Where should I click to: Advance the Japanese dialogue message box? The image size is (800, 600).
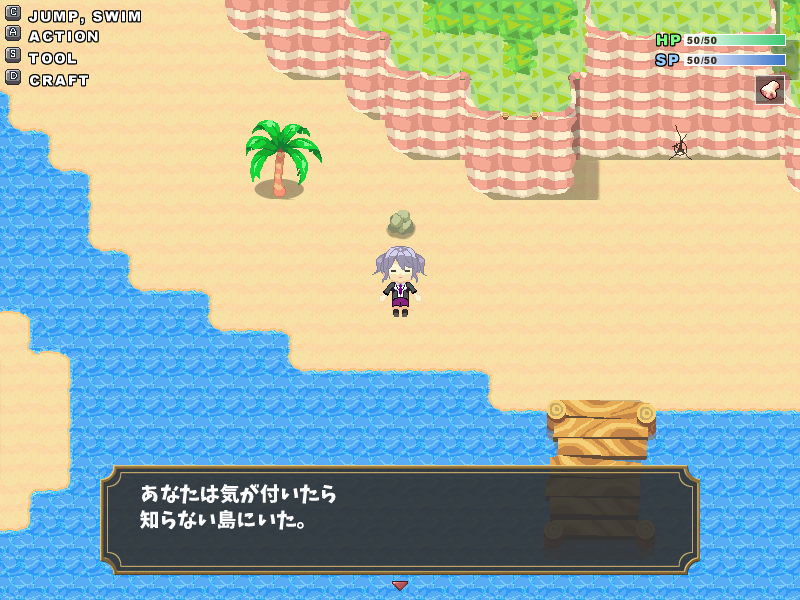[400, 519]
